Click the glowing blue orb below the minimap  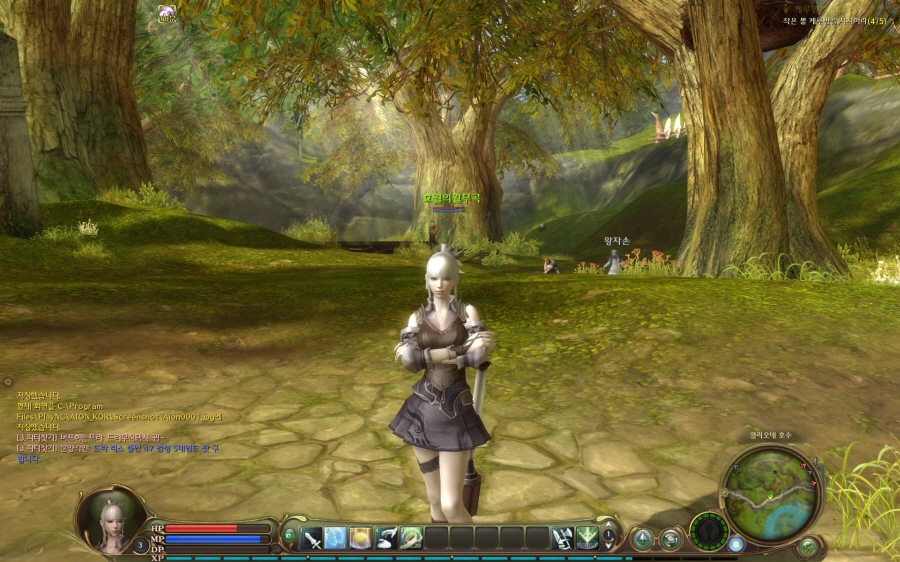click(737, 544)
